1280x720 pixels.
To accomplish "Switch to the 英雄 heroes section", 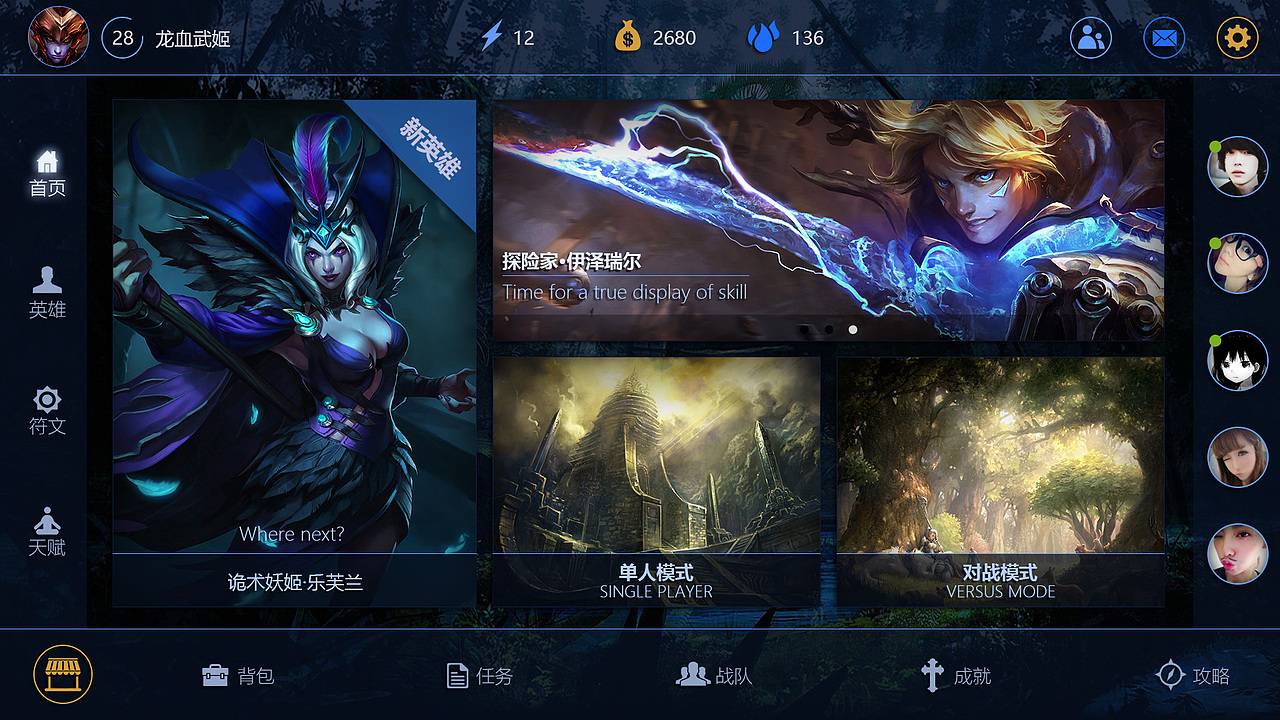I will pyautogui.click(x=44, y=293).
